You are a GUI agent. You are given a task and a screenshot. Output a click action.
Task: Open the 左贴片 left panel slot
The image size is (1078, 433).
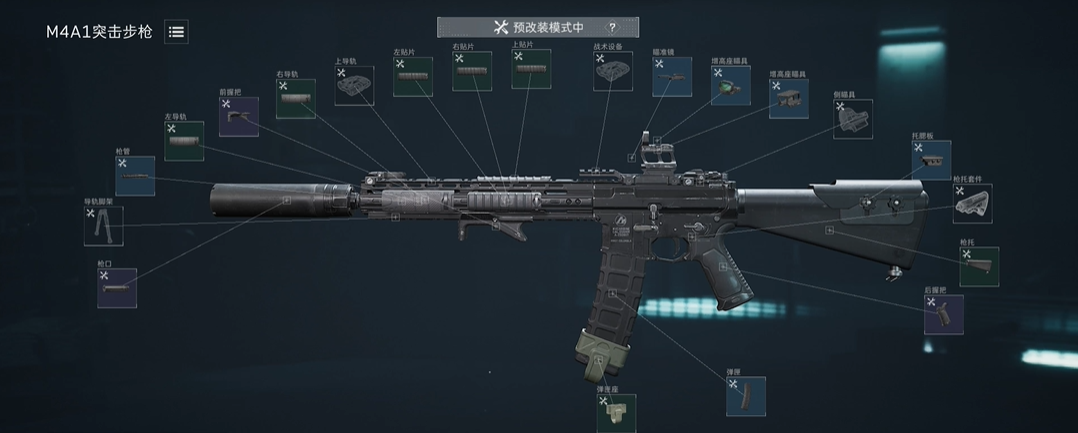pos(412,77)
